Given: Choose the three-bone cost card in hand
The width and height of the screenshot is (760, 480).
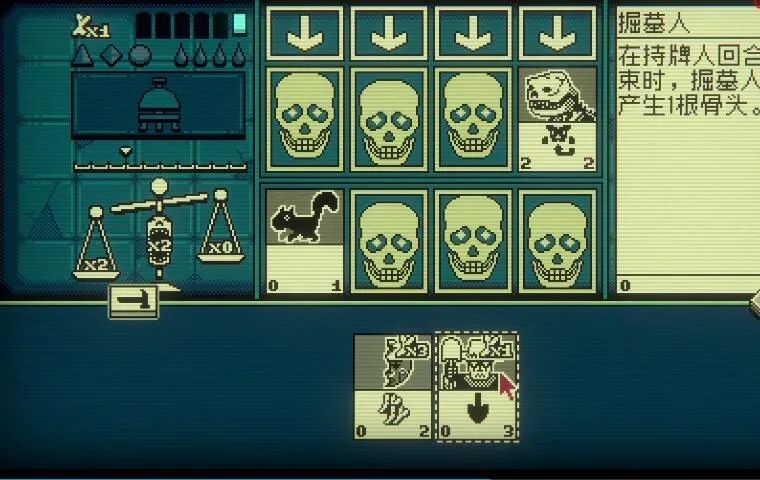Looking at the screenshot, I should pos(393,387).
